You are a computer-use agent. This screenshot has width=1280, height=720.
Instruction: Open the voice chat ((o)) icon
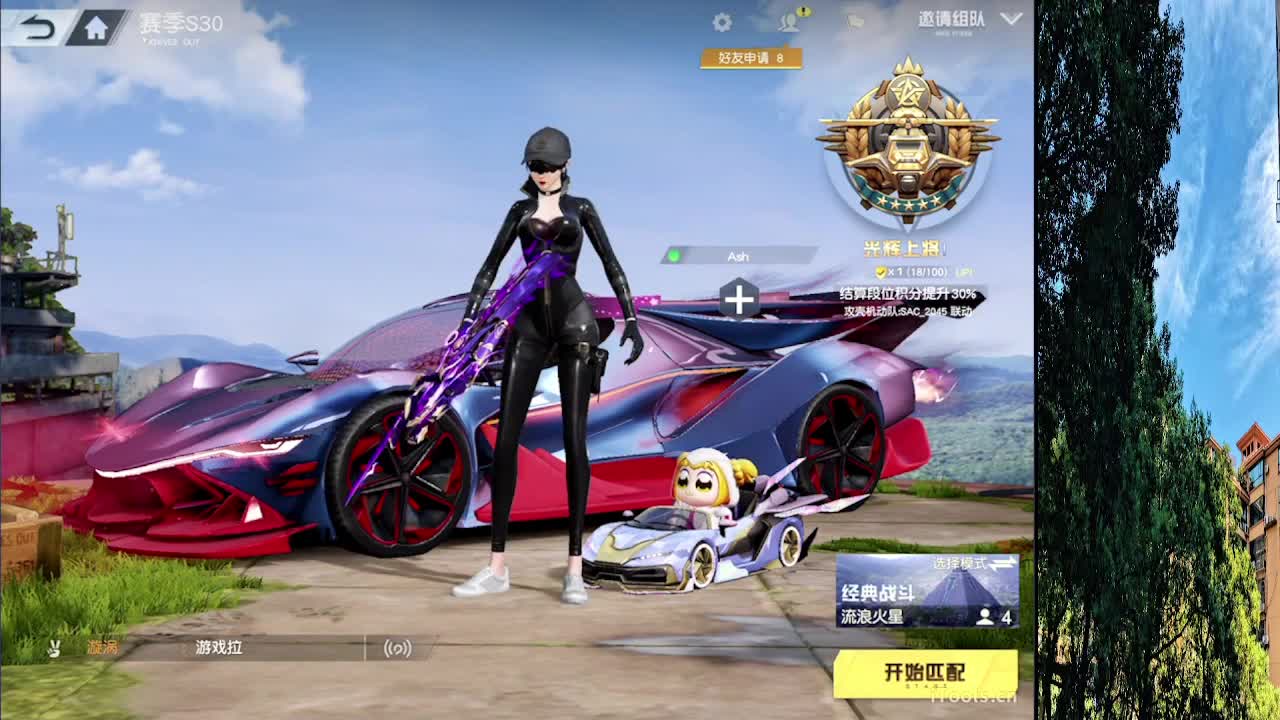[x=398, y=648]
